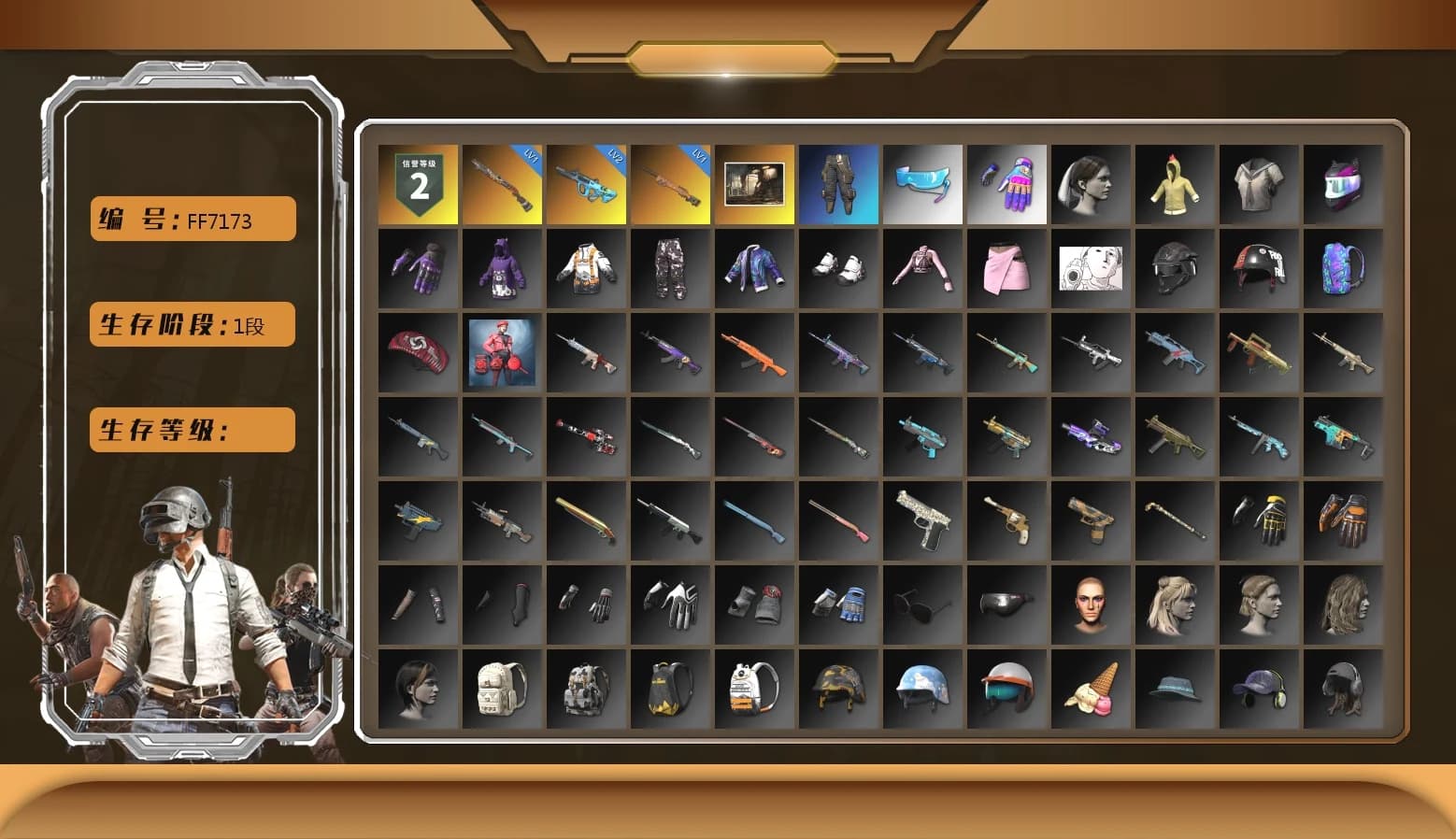Click the ice cream cone item
Image resolution: width=1456 pixels, height=839 pixels.
tap(1091, 689)
